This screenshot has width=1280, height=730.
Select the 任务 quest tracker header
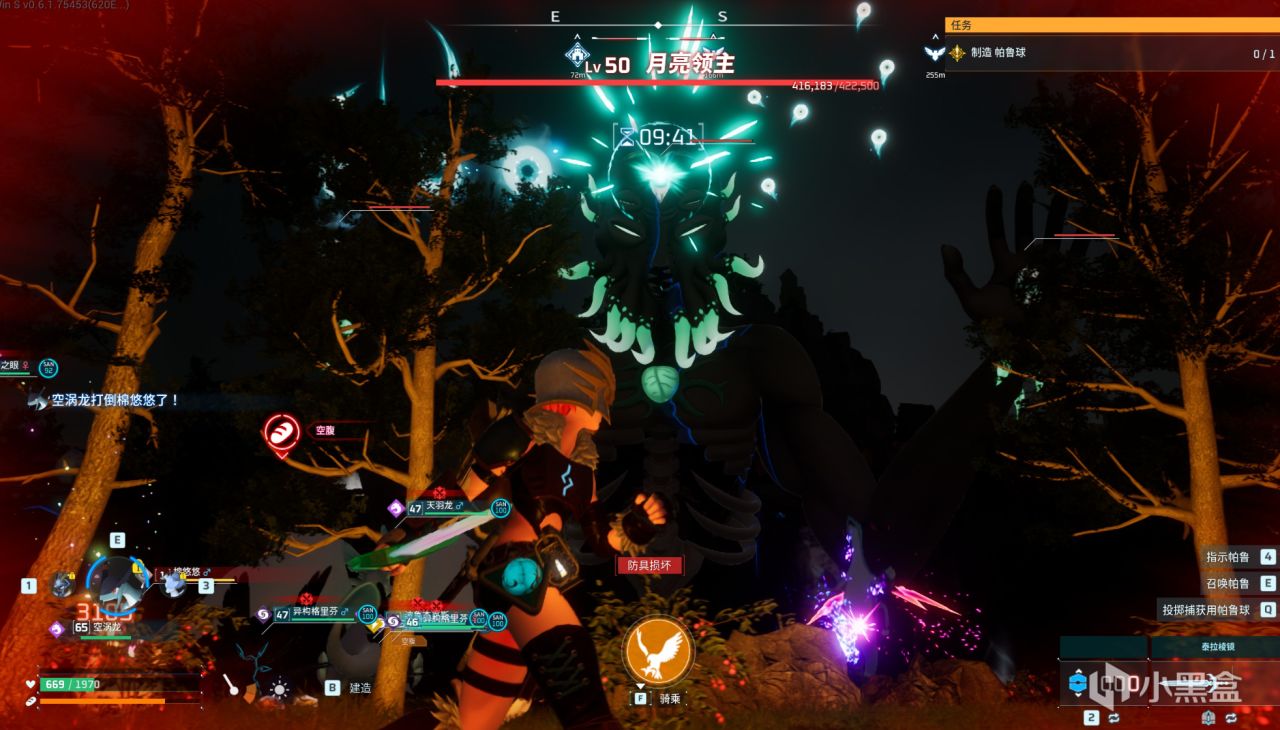point(1110,25)
